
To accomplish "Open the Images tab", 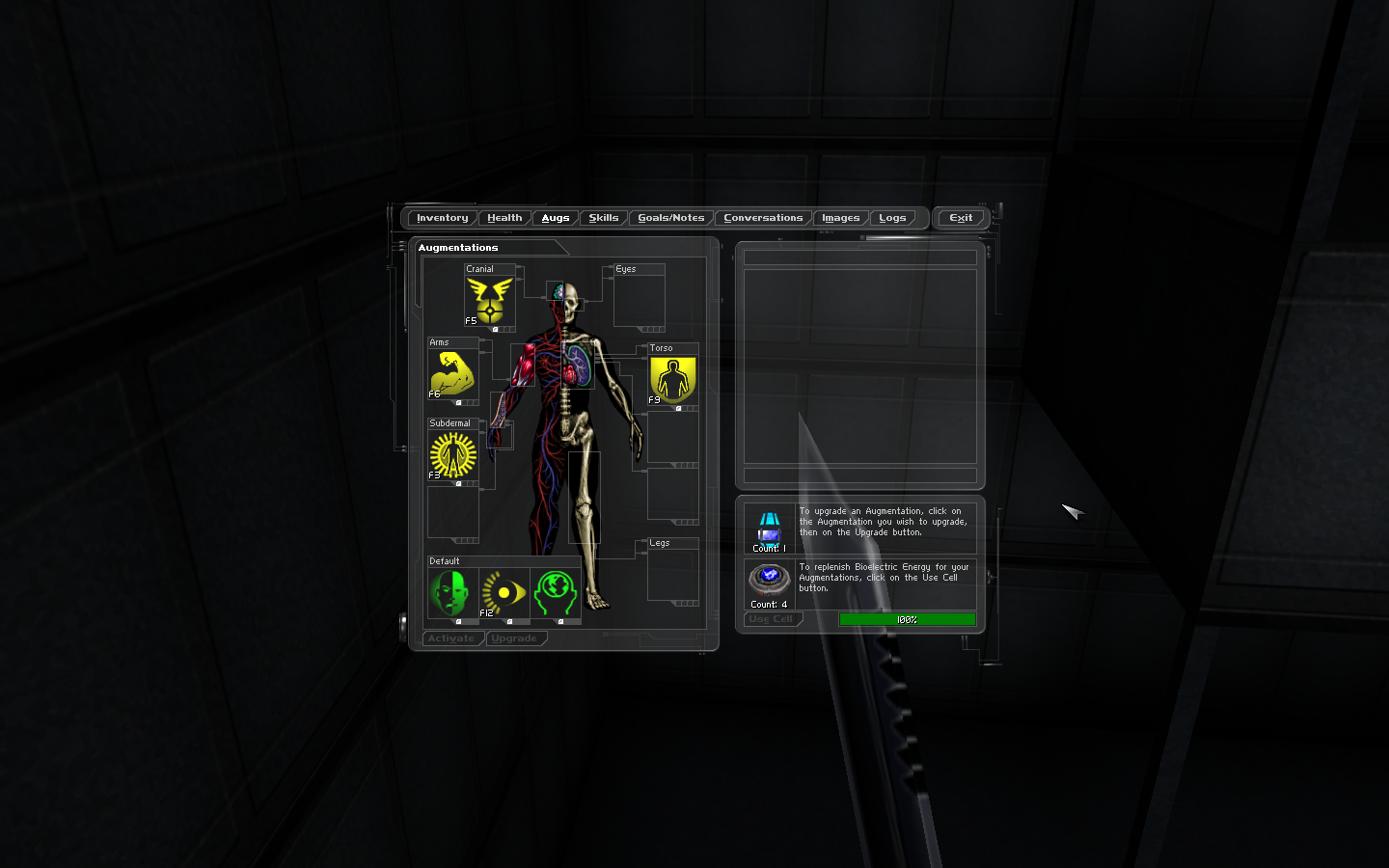I will (x=840, y=218).
